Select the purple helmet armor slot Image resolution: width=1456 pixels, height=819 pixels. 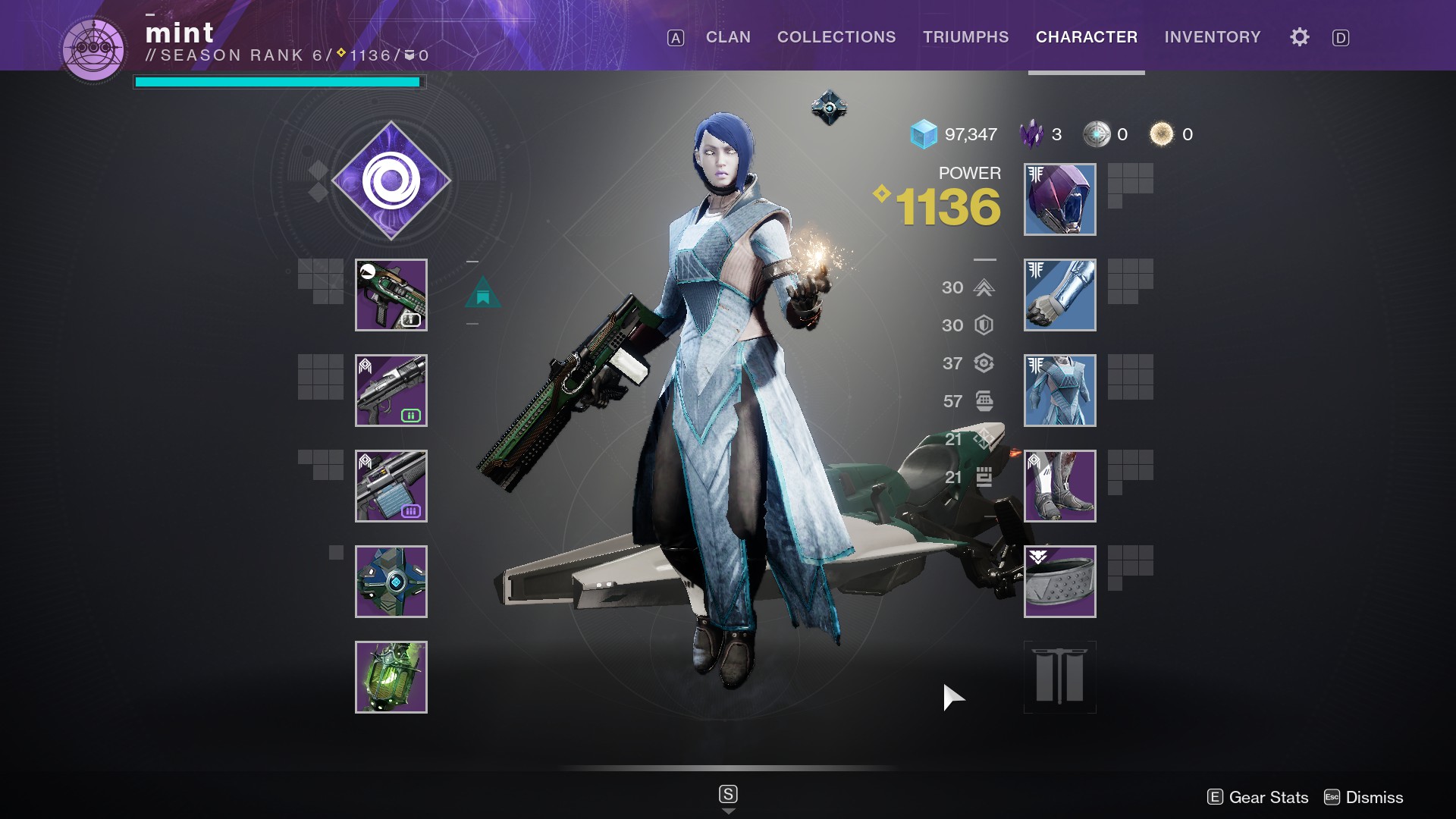coord(1059,199)
